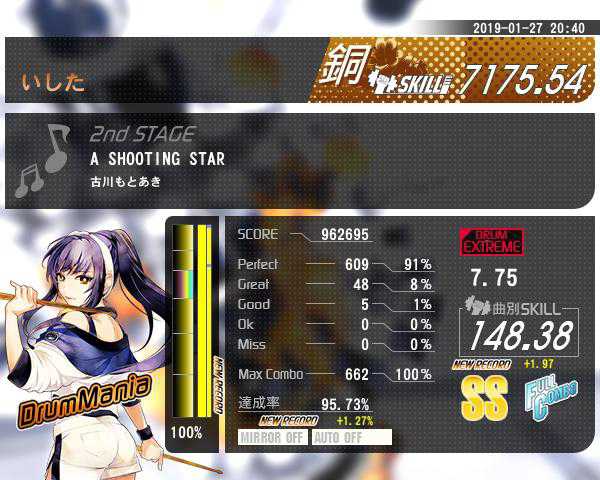The image size is (600, 480).
Task: Toggle the AUTO OFF option
Action: click(350, 437)
